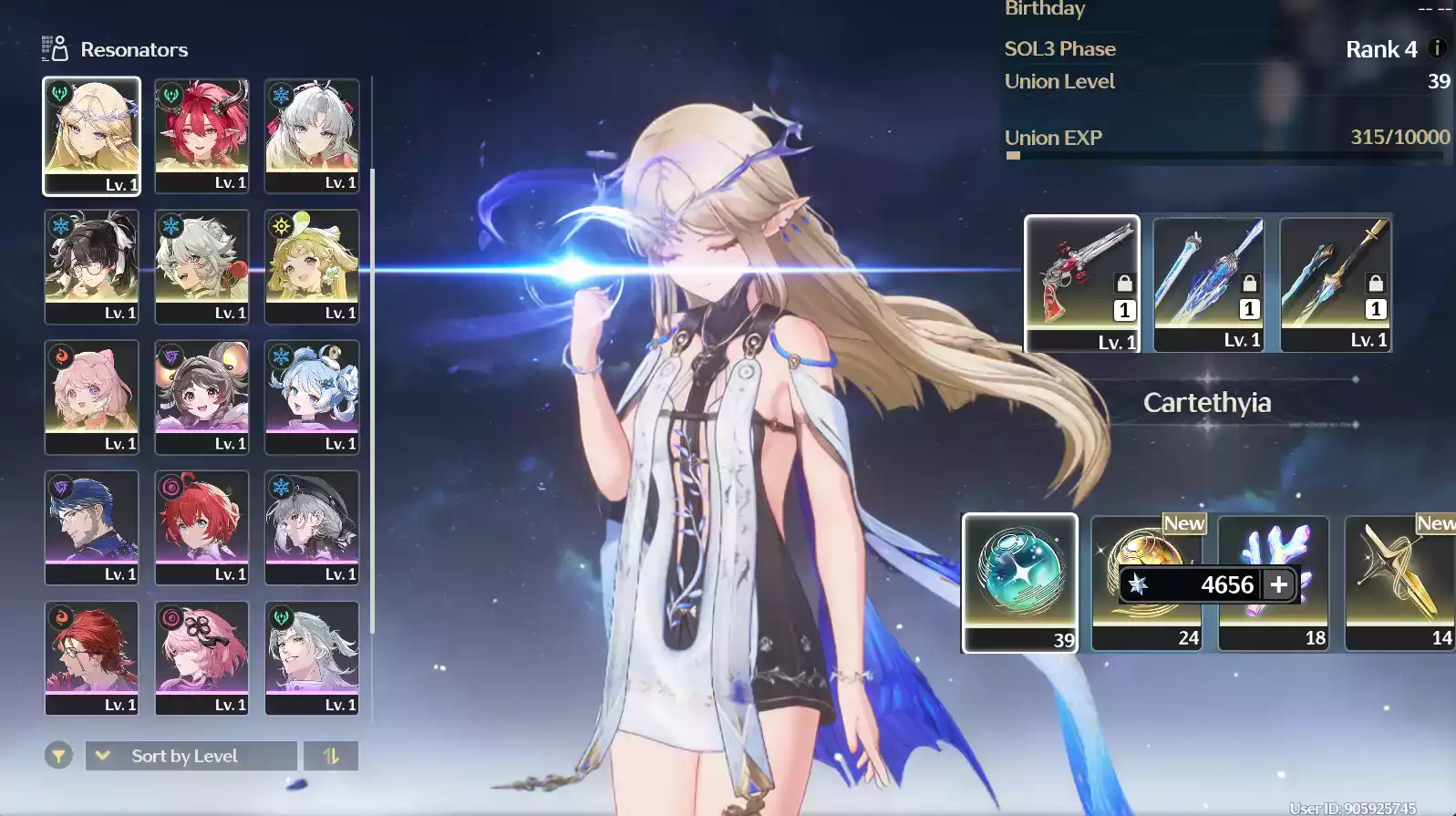This screenshot has width=1456, height=816.
Task: Add more currency with the plus button
Action: (x=1279, y=584)
